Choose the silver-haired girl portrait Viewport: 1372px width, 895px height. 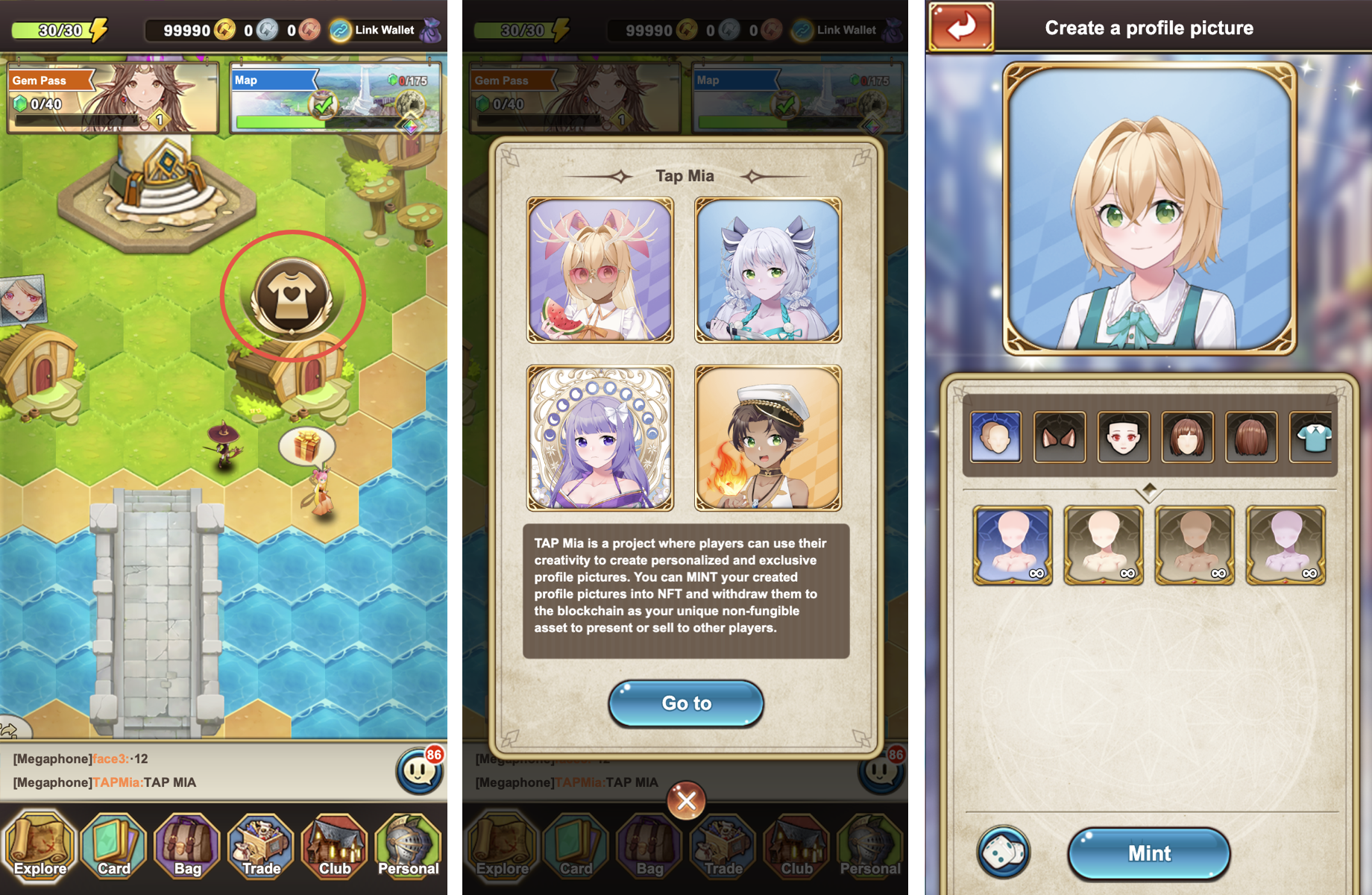click(x=768, y=270)
